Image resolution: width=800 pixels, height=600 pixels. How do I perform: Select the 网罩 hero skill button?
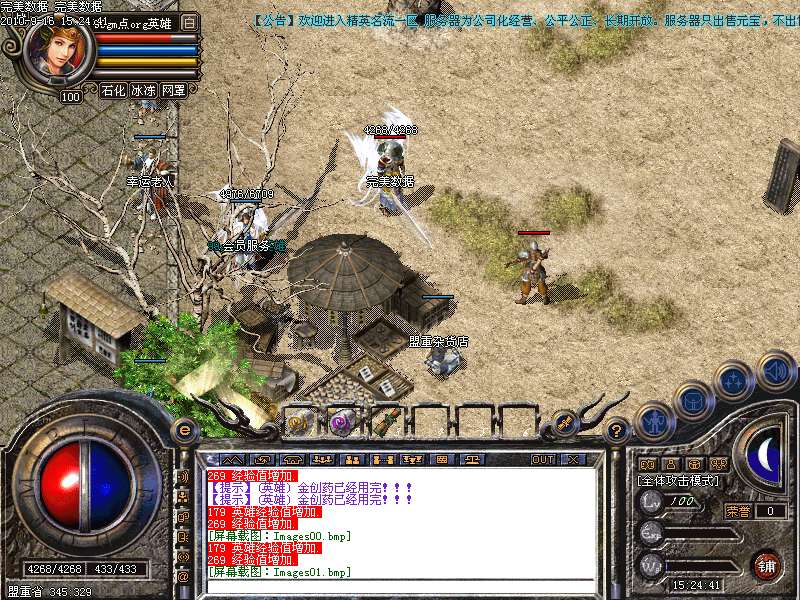click(173, 90)
